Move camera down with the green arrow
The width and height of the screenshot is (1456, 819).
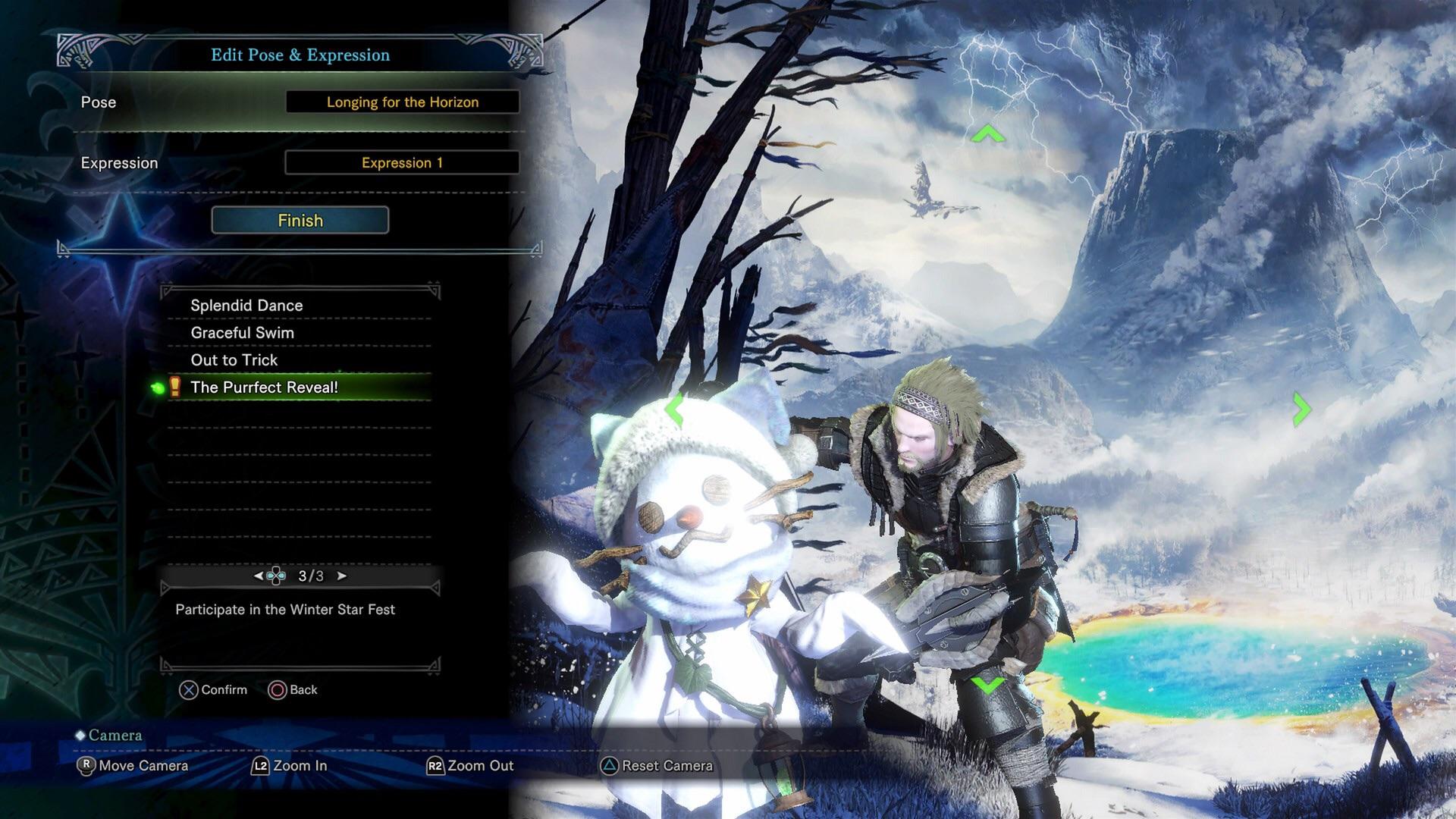click(x=987, y=685)
